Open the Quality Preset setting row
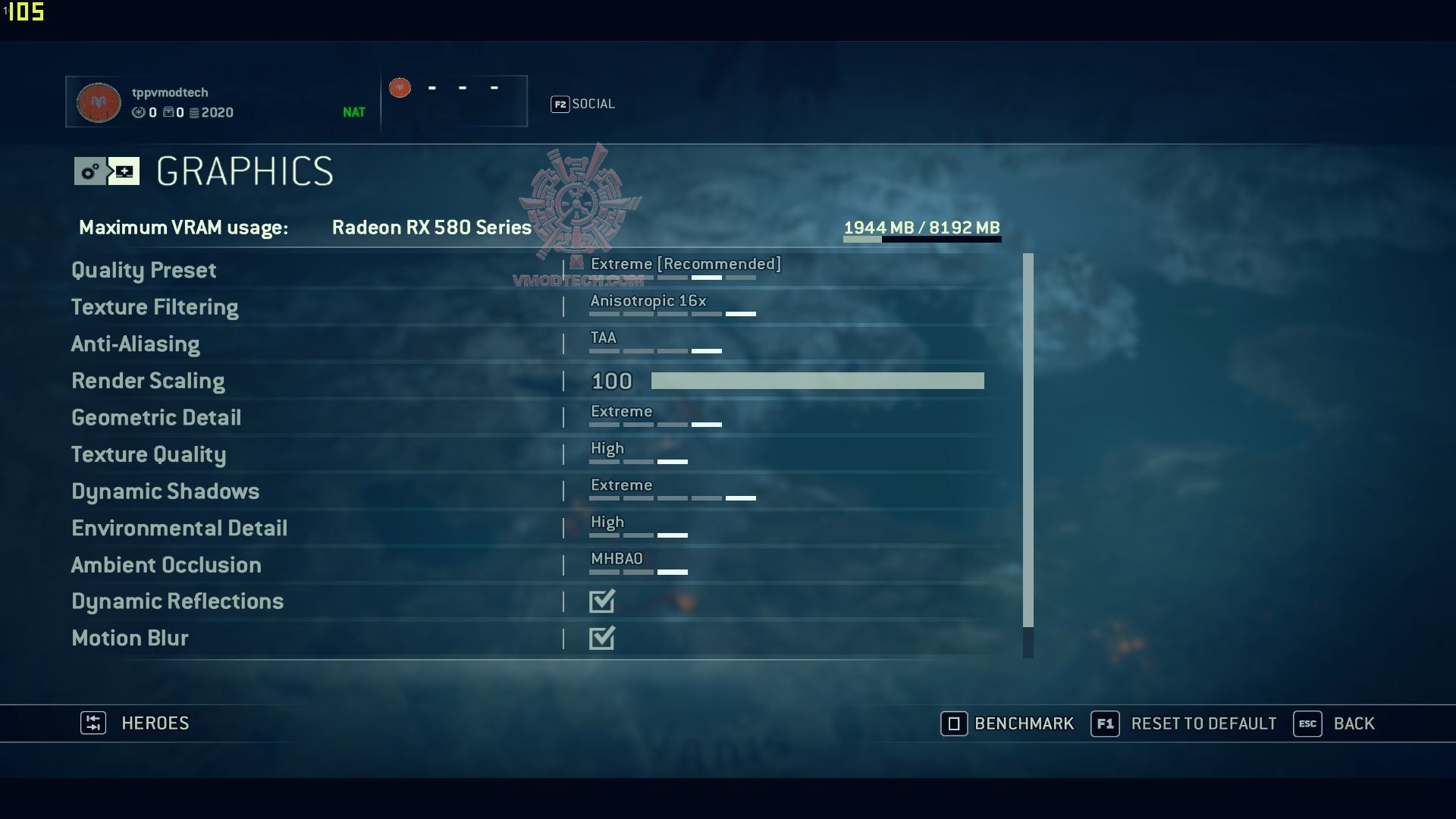 pos(144,270)
